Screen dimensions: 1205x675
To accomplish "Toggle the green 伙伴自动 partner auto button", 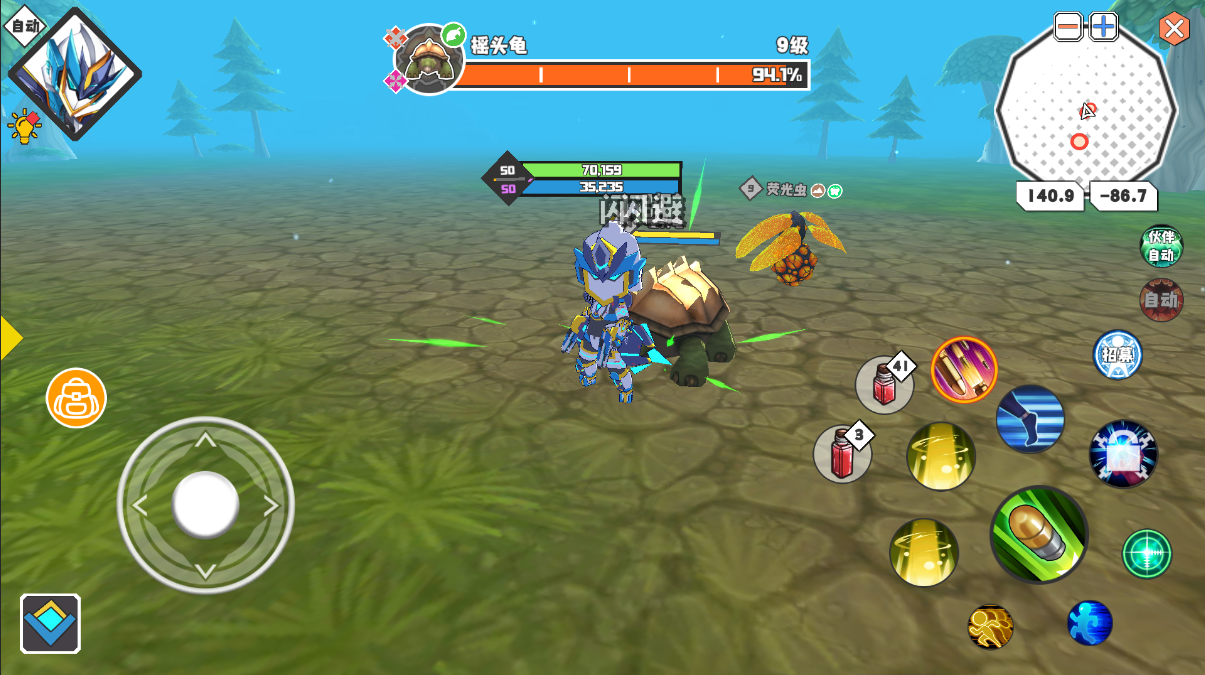I will (x=1161, y=246).
